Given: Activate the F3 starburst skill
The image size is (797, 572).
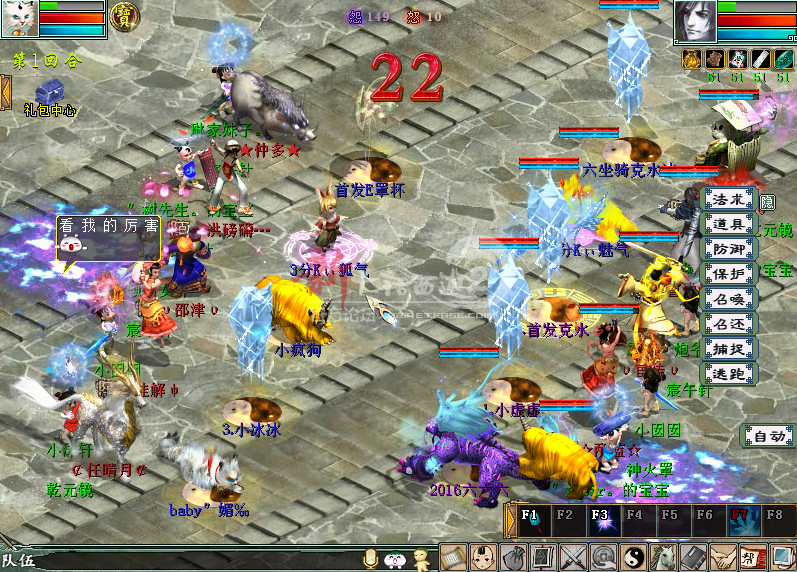Looking at the screenshot, I should pos(600,522).
